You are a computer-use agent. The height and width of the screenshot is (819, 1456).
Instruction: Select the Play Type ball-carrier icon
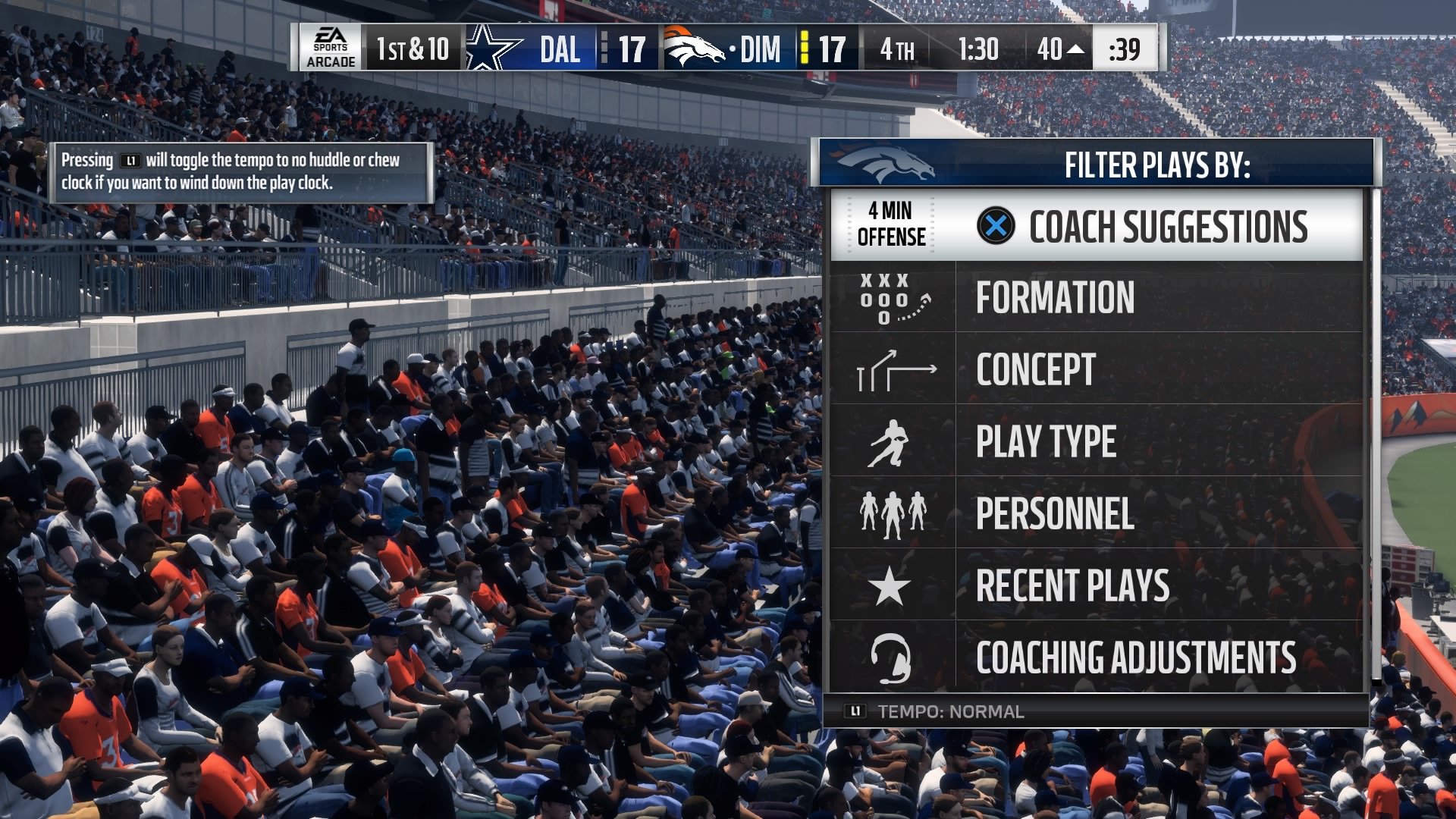coord(895,441)
